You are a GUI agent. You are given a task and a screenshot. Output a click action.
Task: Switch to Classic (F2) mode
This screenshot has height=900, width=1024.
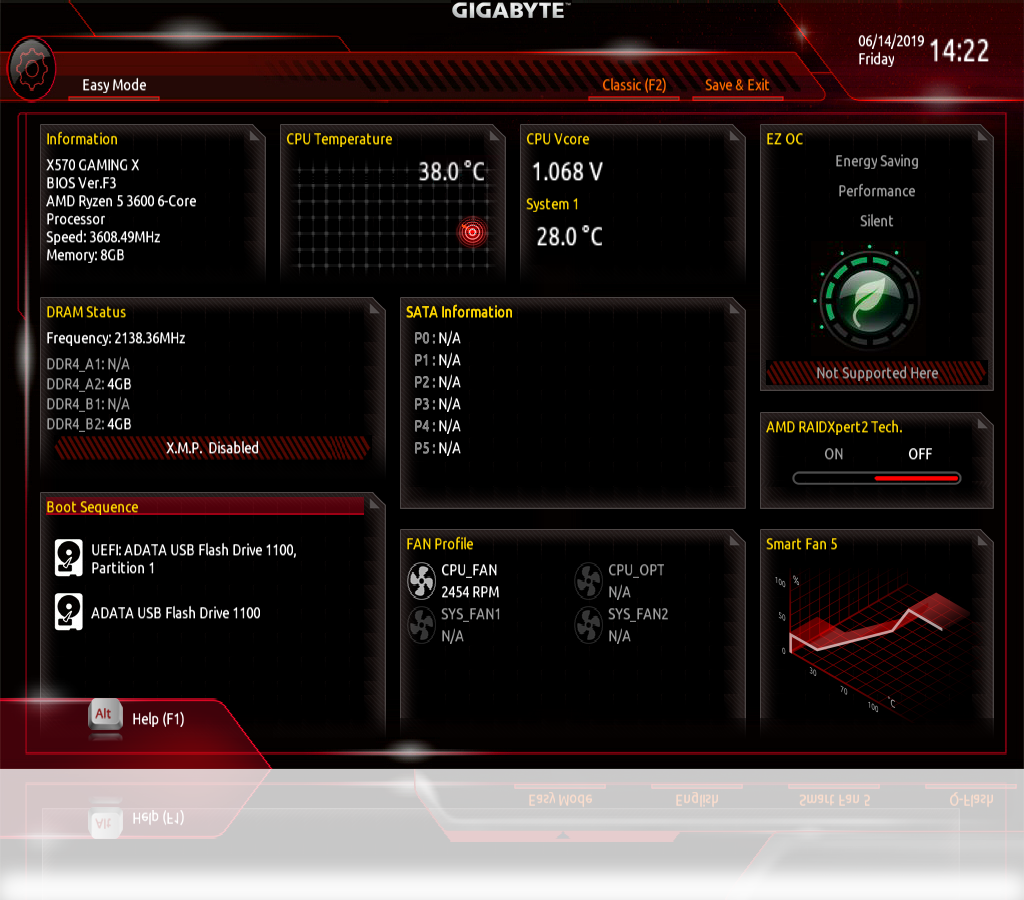(634, 86)
